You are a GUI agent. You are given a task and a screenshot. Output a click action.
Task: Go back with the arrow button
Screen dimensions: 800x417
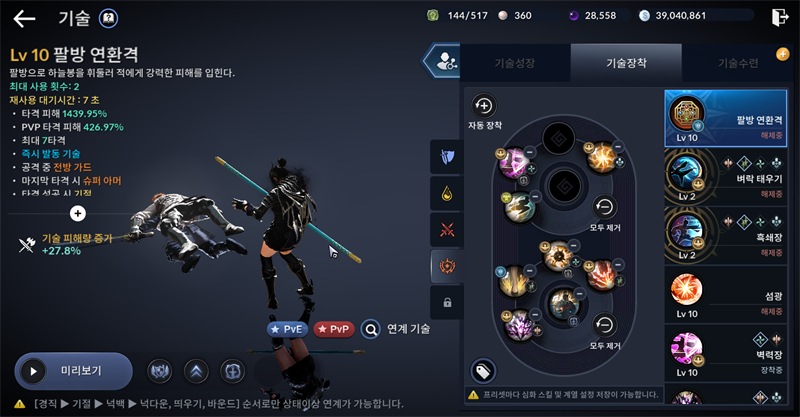point(24,18)
